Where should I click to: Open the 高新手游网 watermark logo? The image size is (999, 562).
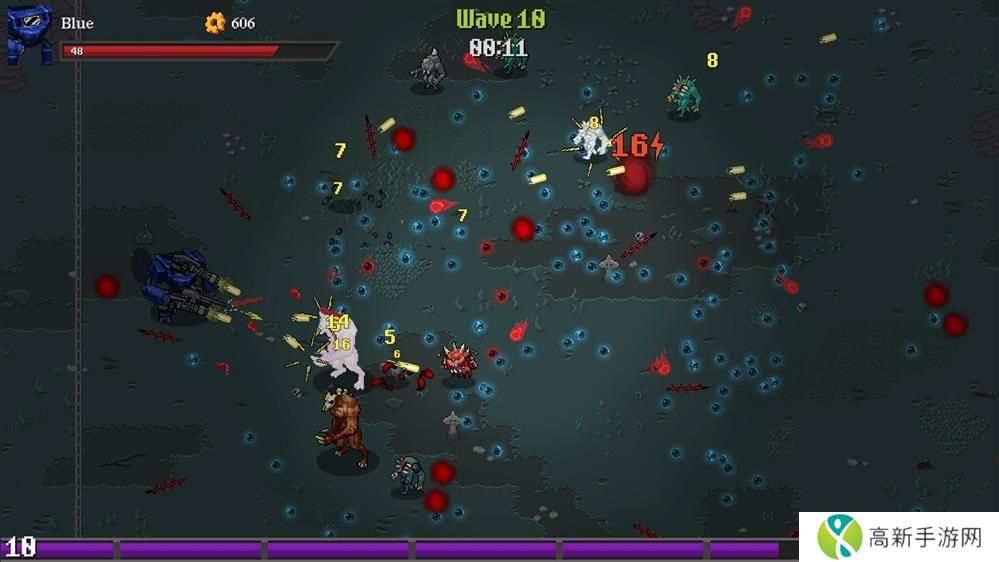tap(840, 537)
